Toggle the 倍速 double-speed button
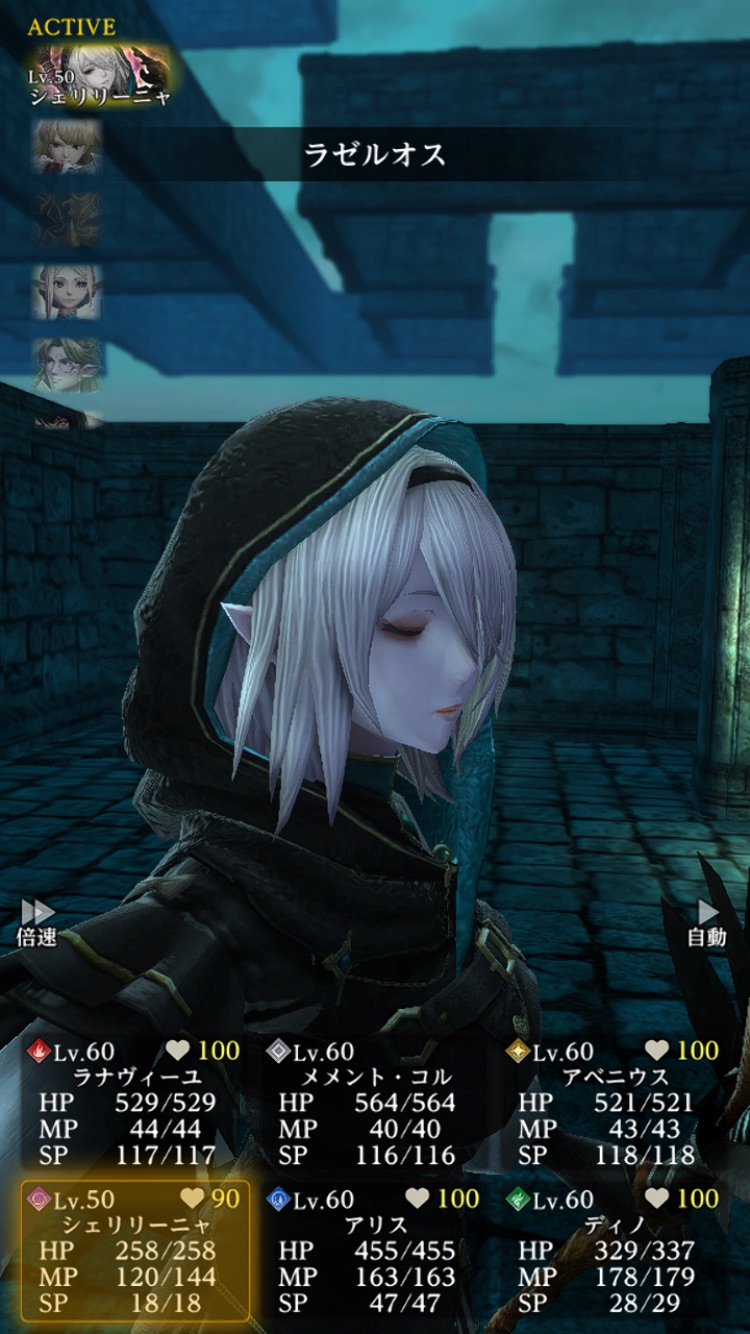This screenshot has height=1334, width=750. click(x=37, y=922)
